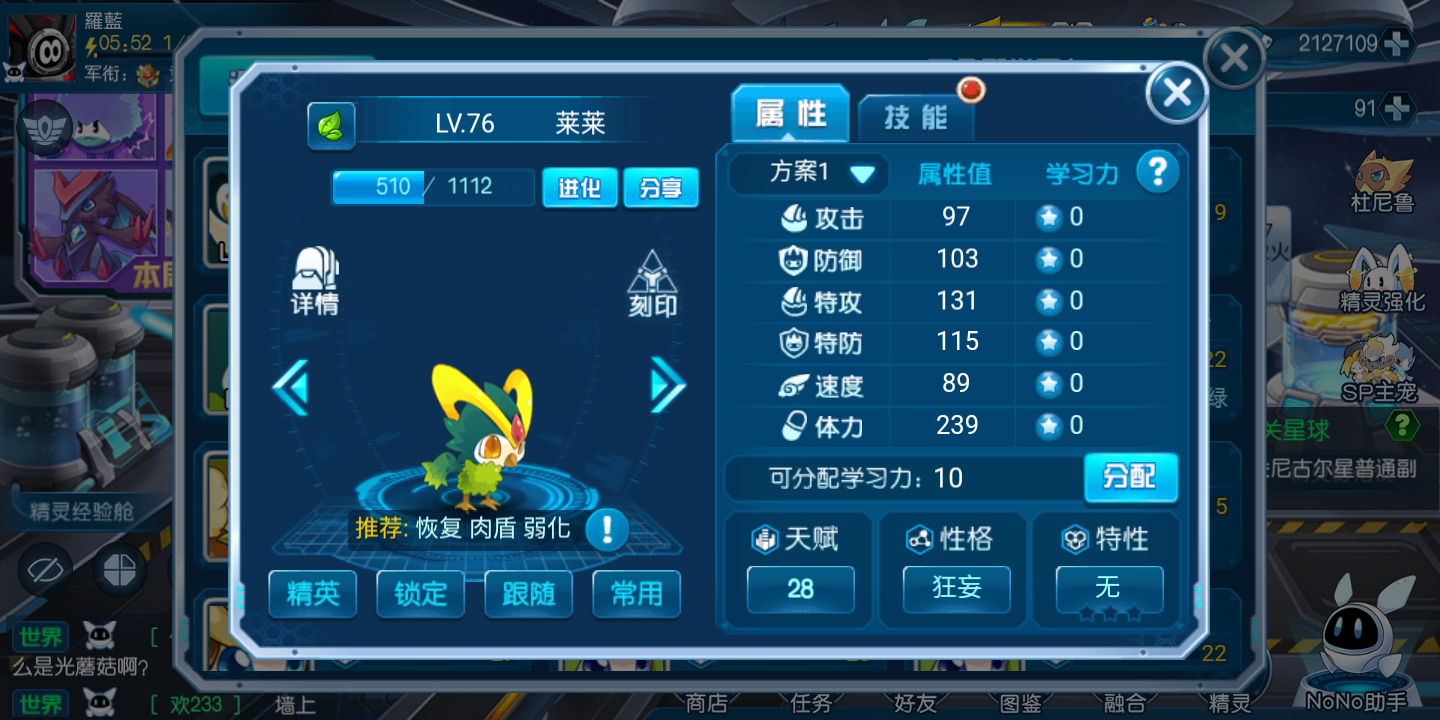Open the 性格 狂妄 nature button
The width and height of the screenshot is (1440, 720).
[x=956, y=588]
